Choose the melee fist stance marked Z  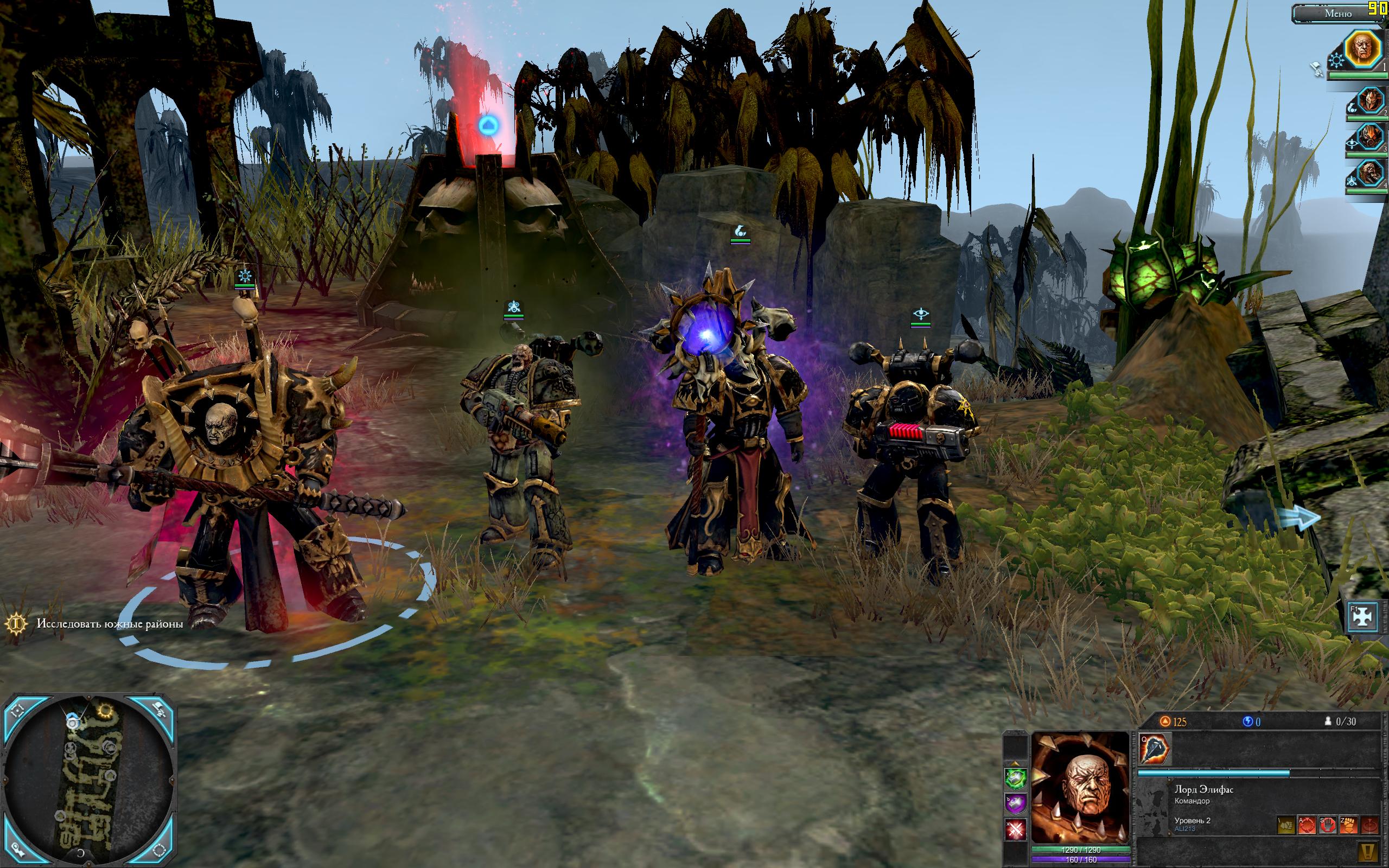click(x=1348, y=826)
